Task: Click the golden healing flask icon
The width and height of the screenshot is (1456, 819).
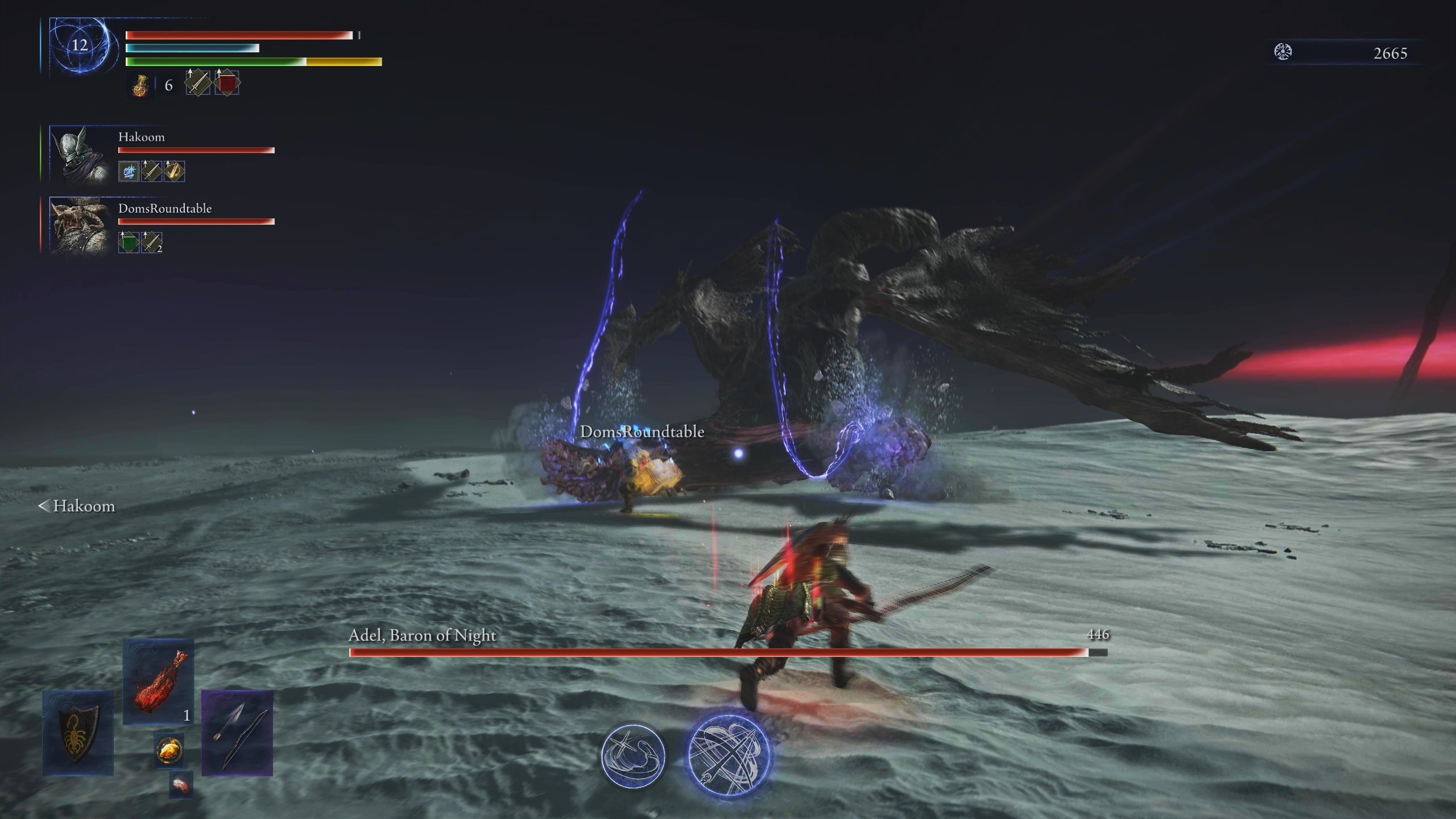Action: pos(140,85)
